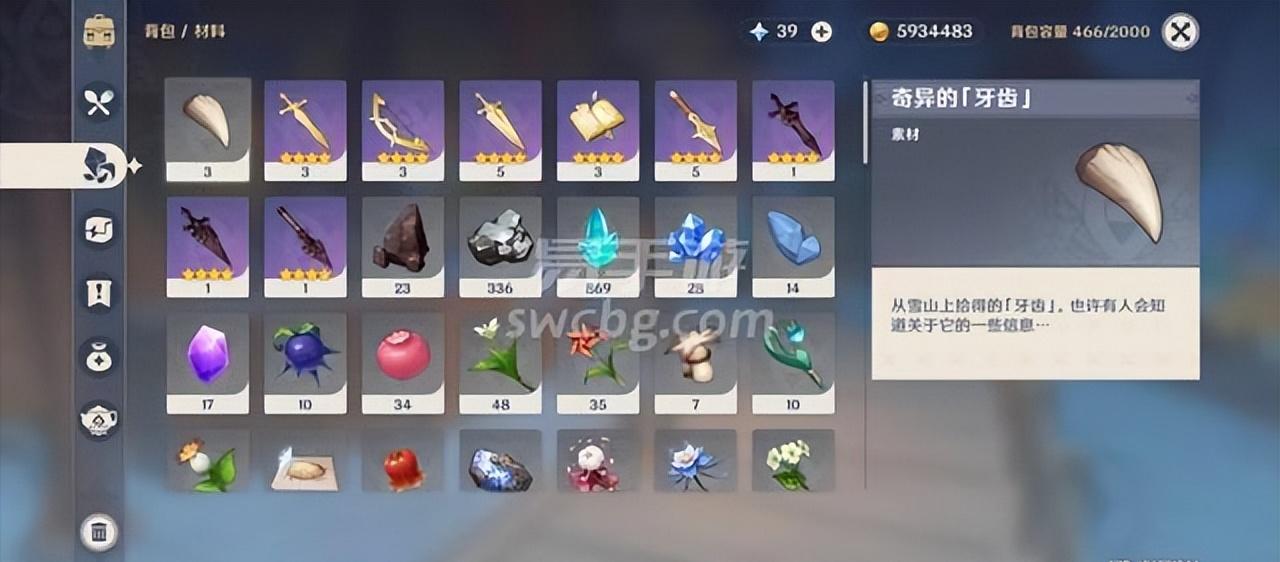Image resolution: width=1280 pixels, height=562 pixels.
Task: Choose the blue crystal cluster stack of 28
Action: (695, 246)
